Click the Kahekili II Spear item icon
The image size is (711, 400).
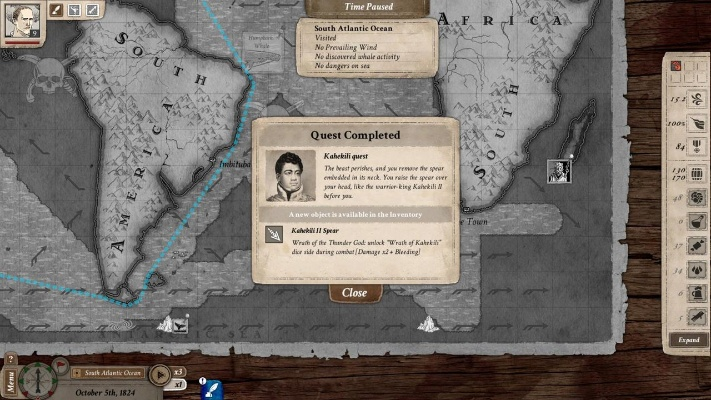[272, 234]
